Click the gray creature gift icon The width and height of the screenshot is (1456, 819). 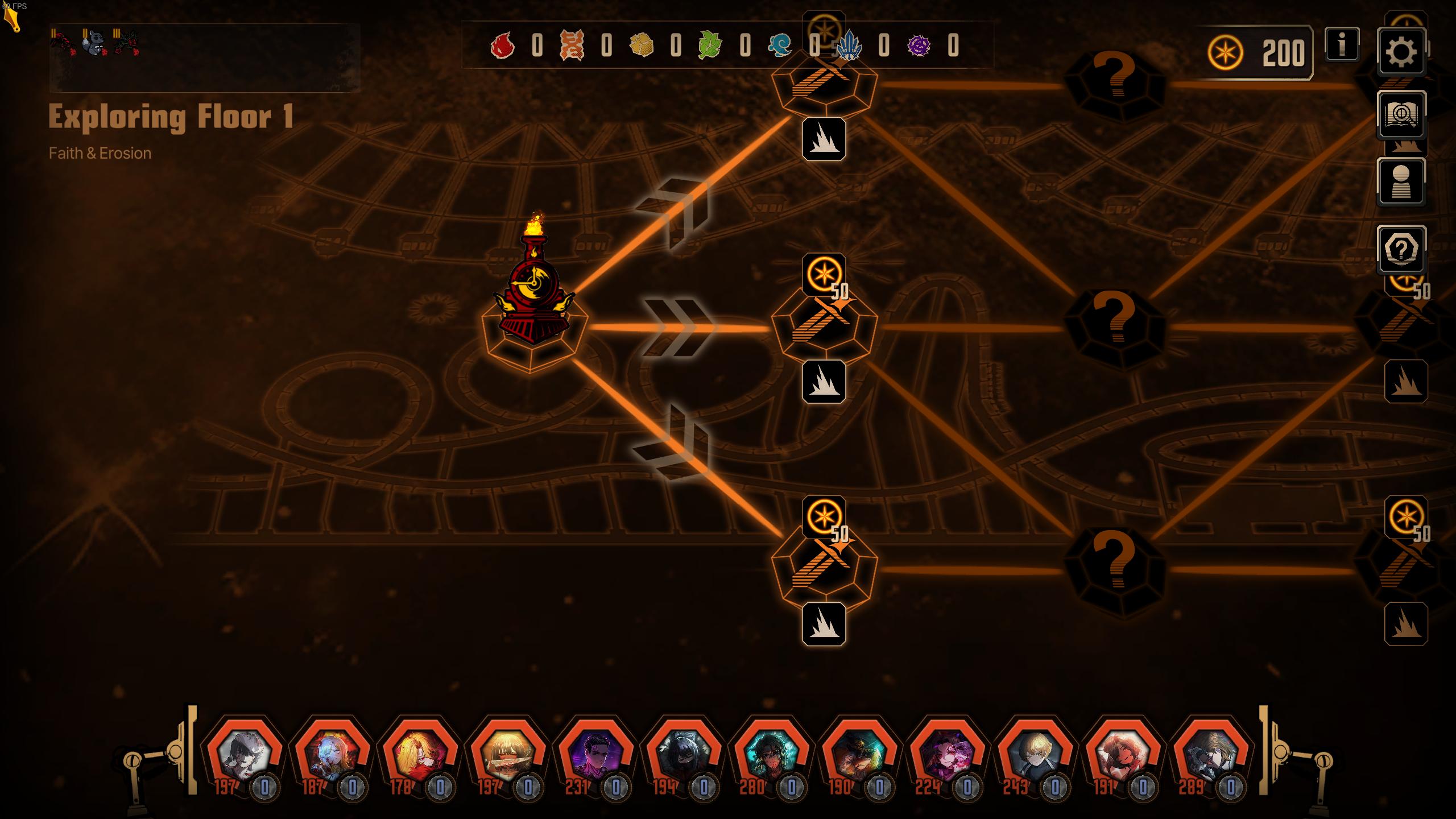coord(94,43)
